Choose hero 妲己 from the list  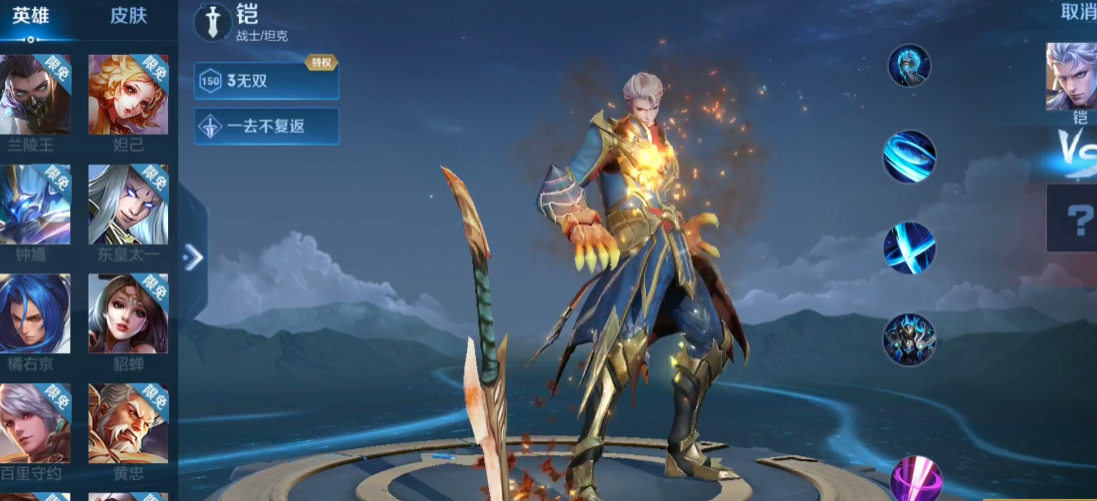[128, 95]
